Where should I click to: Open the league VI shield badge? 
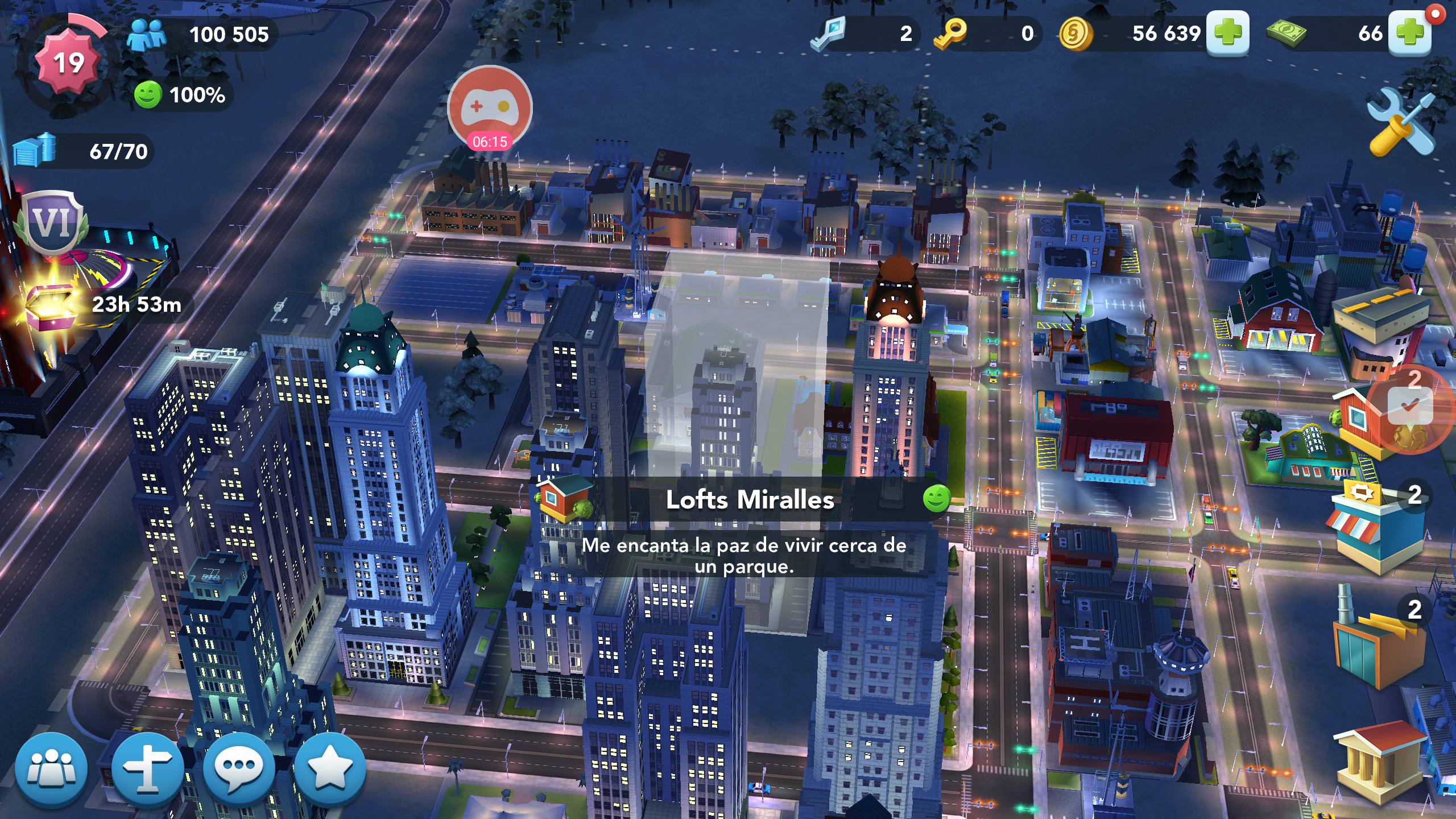[52, 222]
